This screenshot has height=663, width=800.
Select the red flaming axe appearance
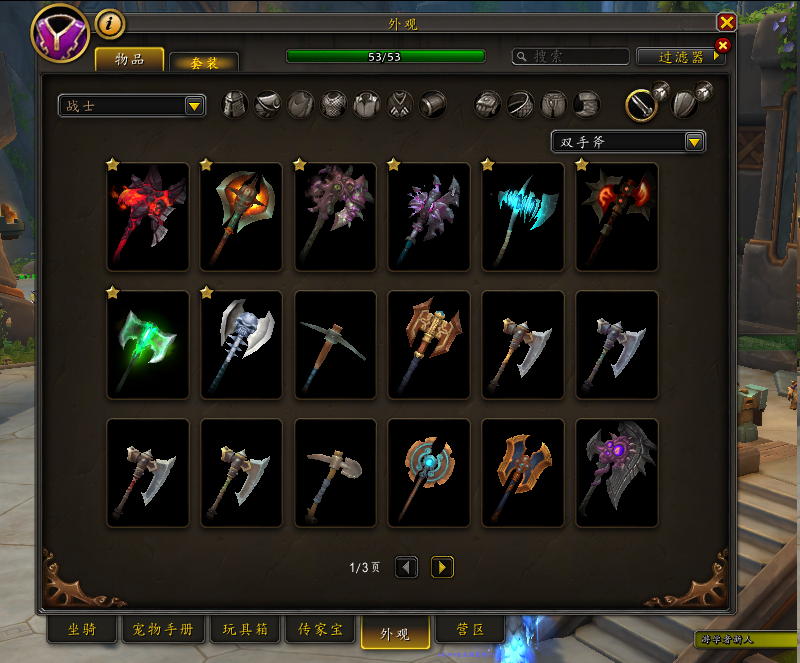148,217
